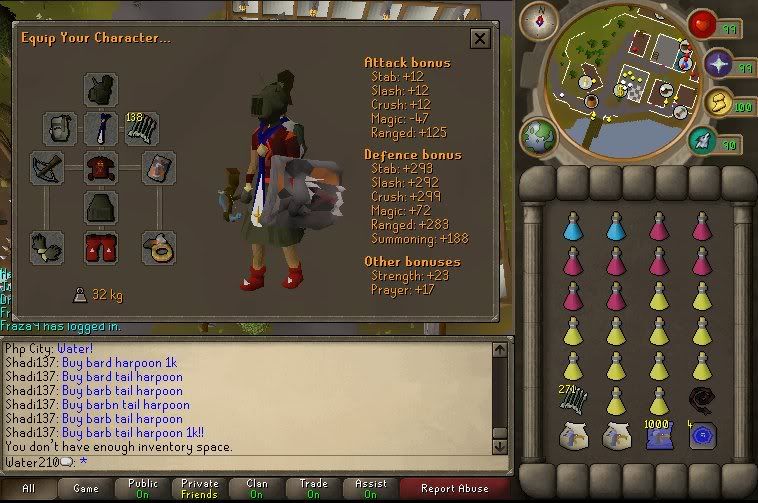The width and height of the screenshot is (758, 503).
Task: Select the helmet slot in equipment
Action: pyautogui.click(x=101, y=90)
